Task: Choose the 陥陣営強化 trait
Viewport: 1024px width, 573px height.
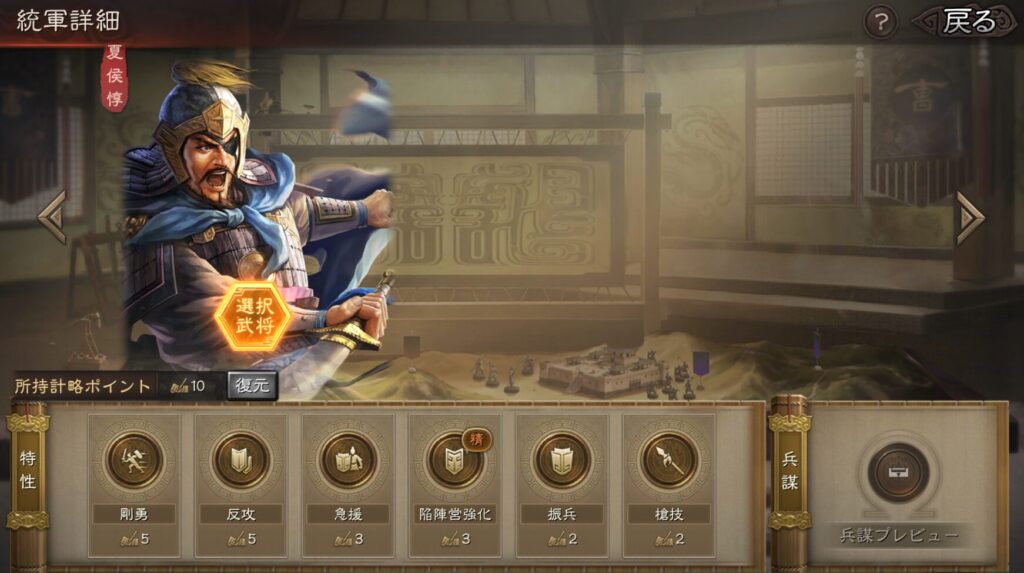Action: pyautogui.click(x=455, y=461)
